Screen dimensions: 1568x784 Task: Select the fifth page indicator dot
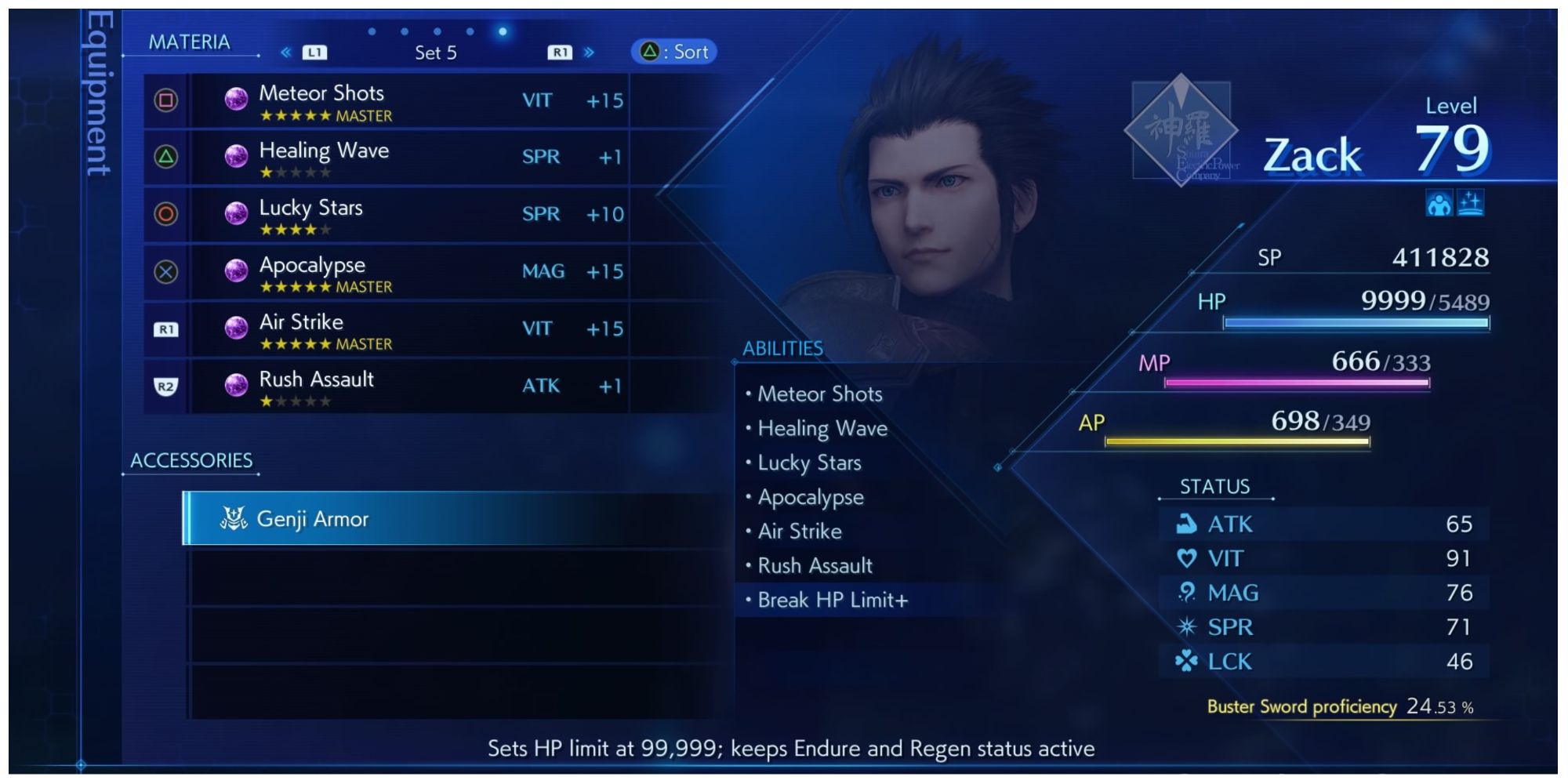pyautogui.click(x=503, y=33)
